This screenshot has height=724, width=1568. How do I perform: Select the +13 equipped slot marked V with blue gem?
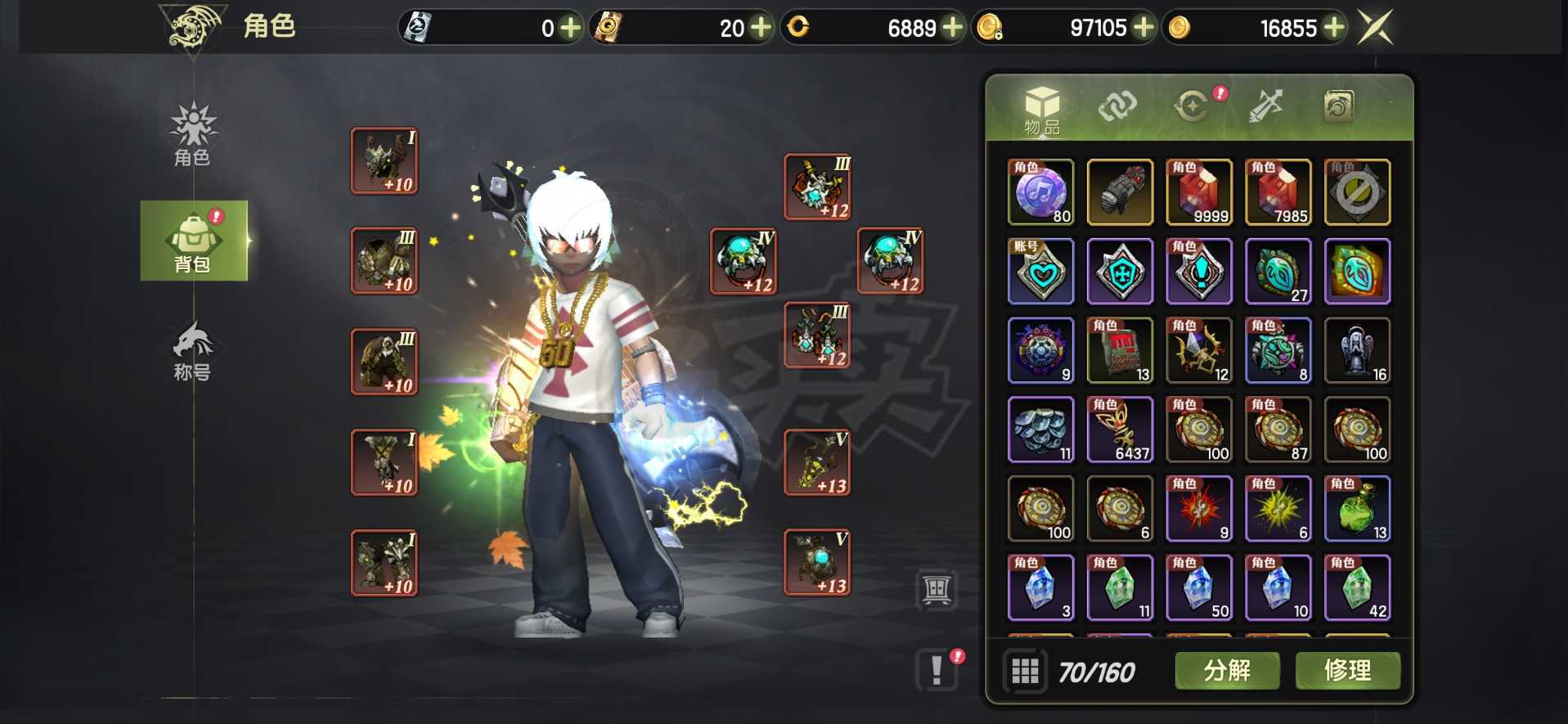[817, 563]
